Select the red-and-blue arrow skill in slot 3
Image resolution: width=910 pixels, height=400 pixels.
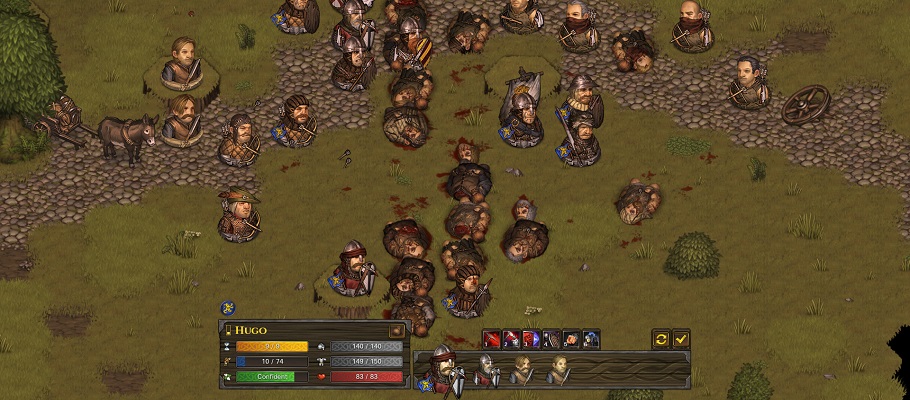(531, 339)
